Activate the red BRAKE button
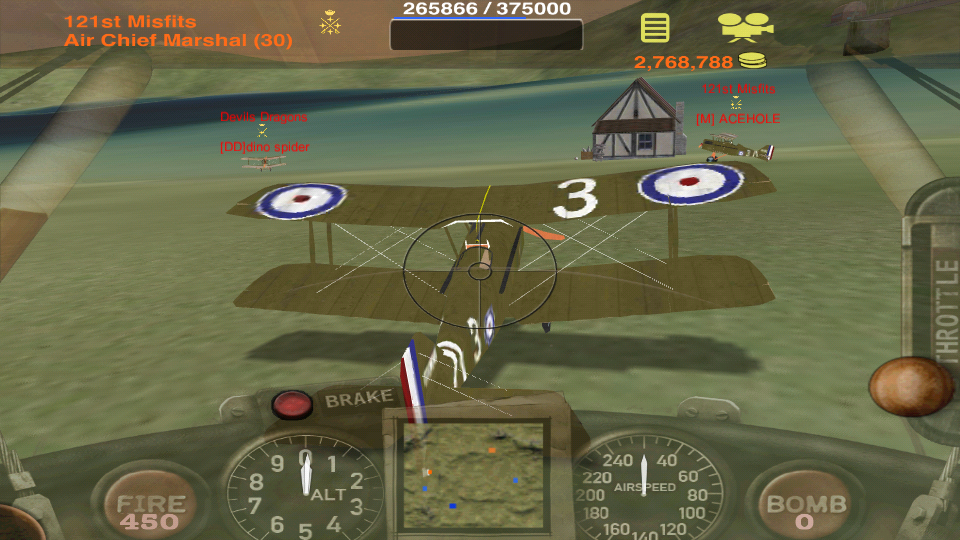This screenshot has width=960, height=540. tap(293, 404)
